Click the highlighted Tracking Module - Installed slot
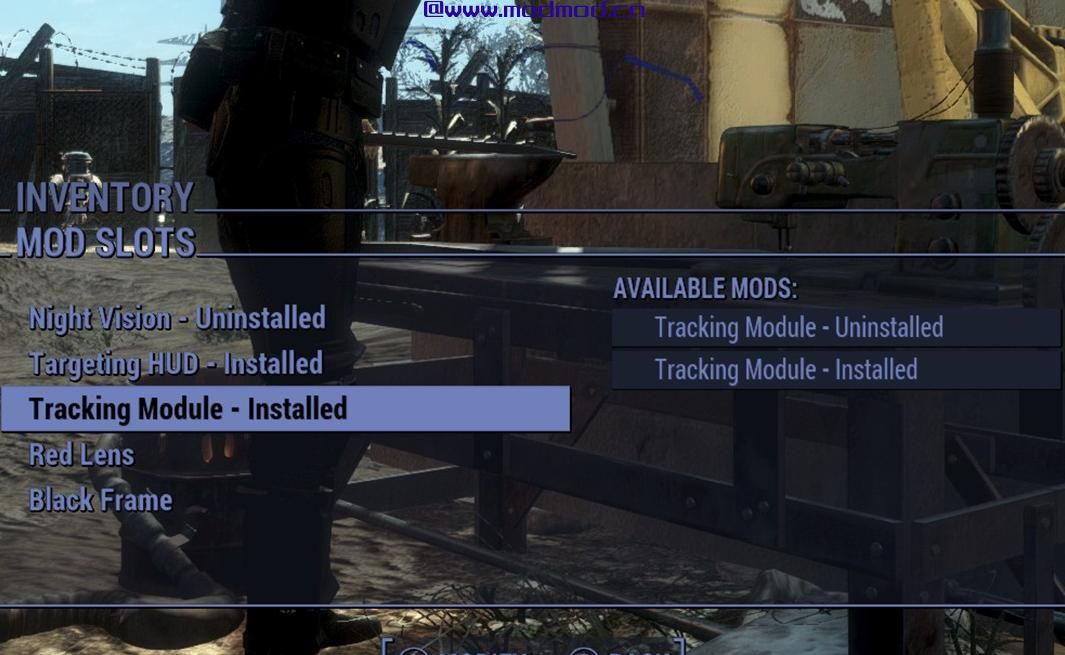Image resolution: width=1065 pixels, height=655 pixels. [x=285, y=409]
